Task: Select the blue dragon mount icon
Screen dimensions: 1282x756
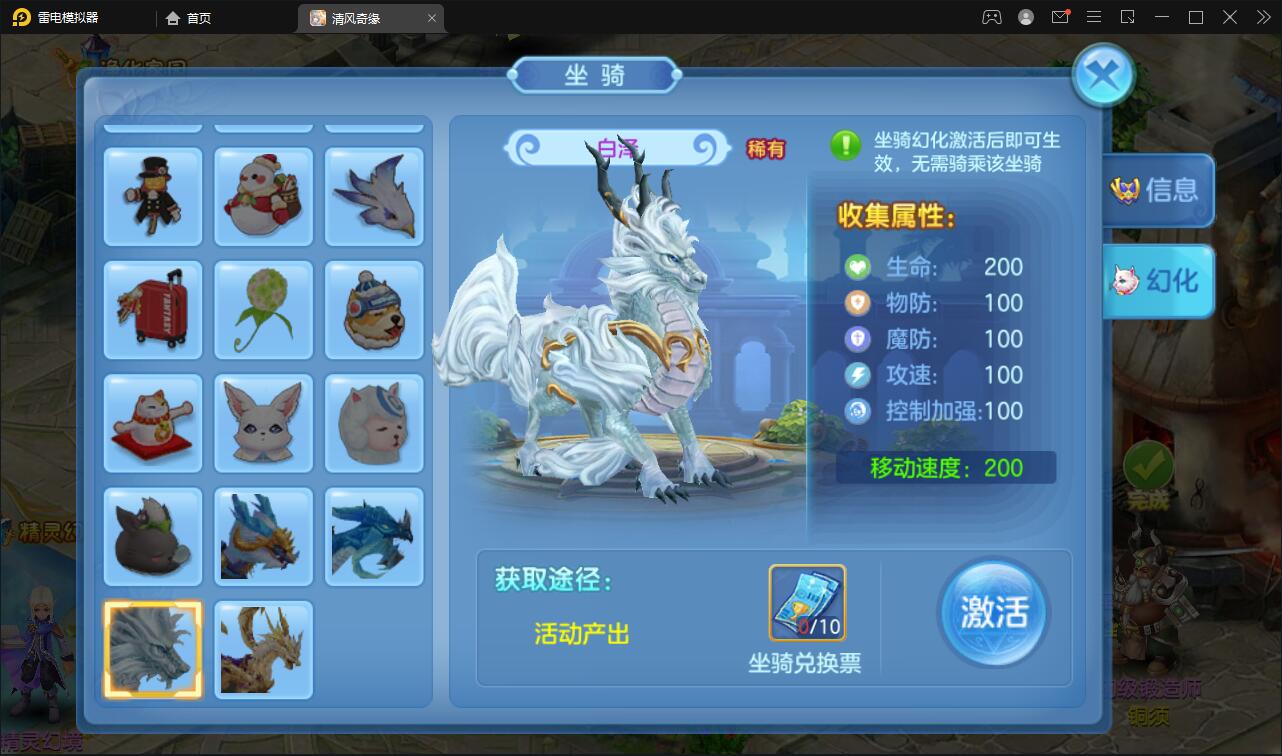Action: [374, 537]
